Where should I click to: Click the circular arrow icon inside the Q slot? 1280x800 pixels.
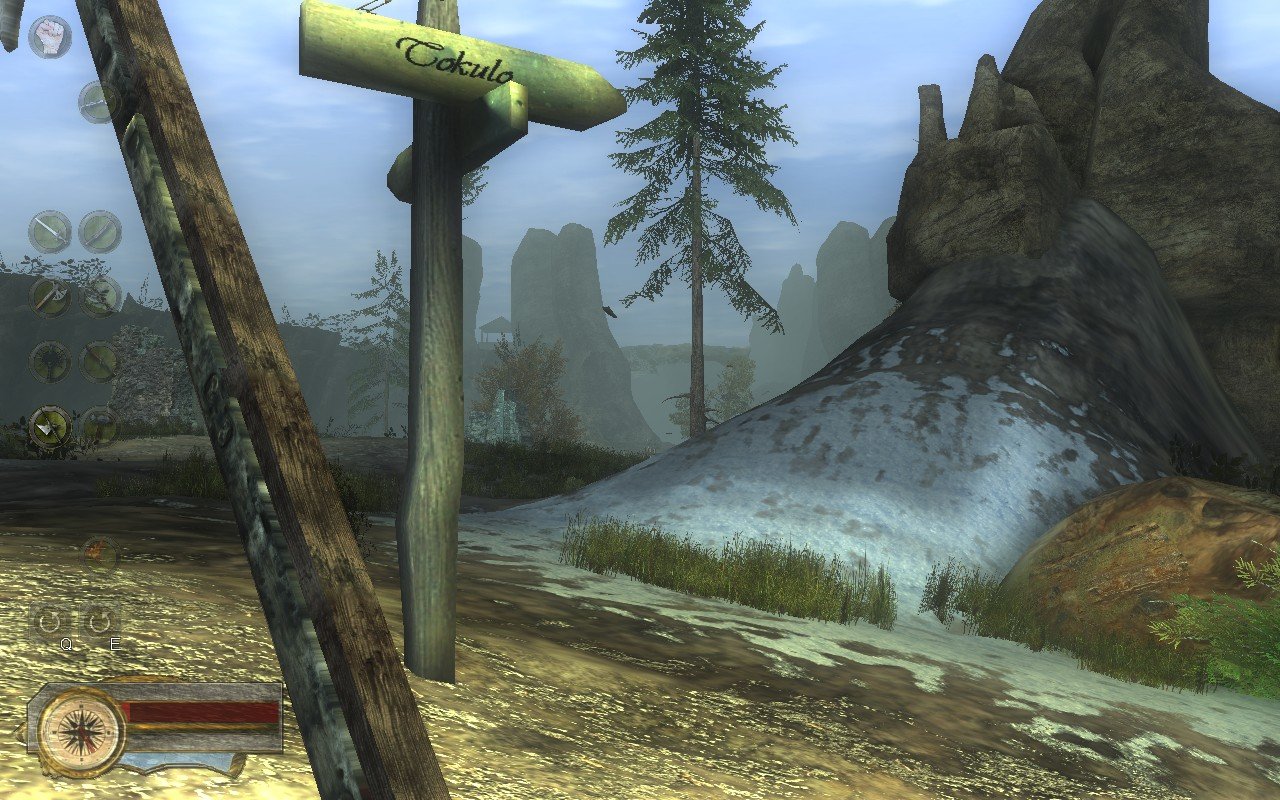coord(50,620)
